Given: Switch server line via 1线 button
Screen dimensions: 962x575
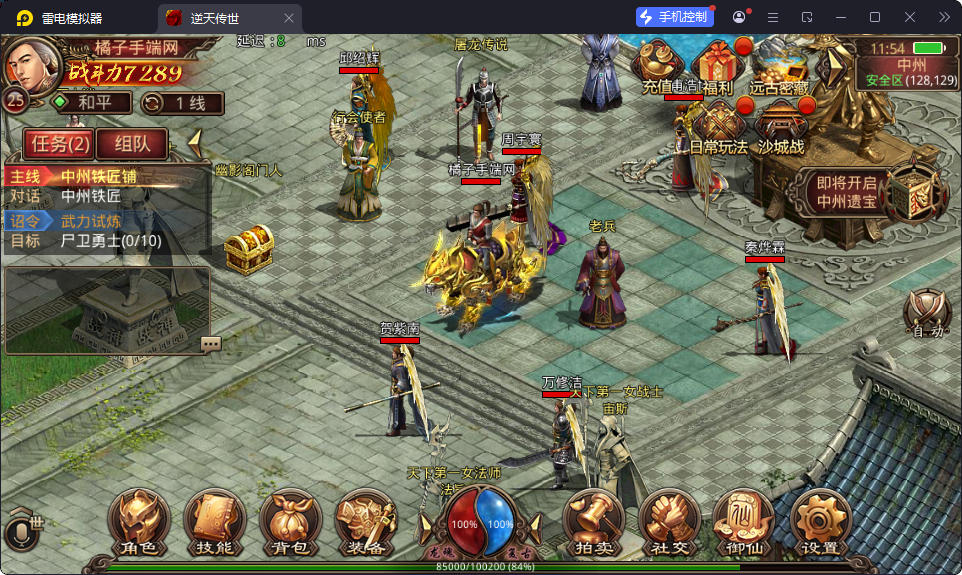Looking at the screenshot, I should tap(180, 102).
